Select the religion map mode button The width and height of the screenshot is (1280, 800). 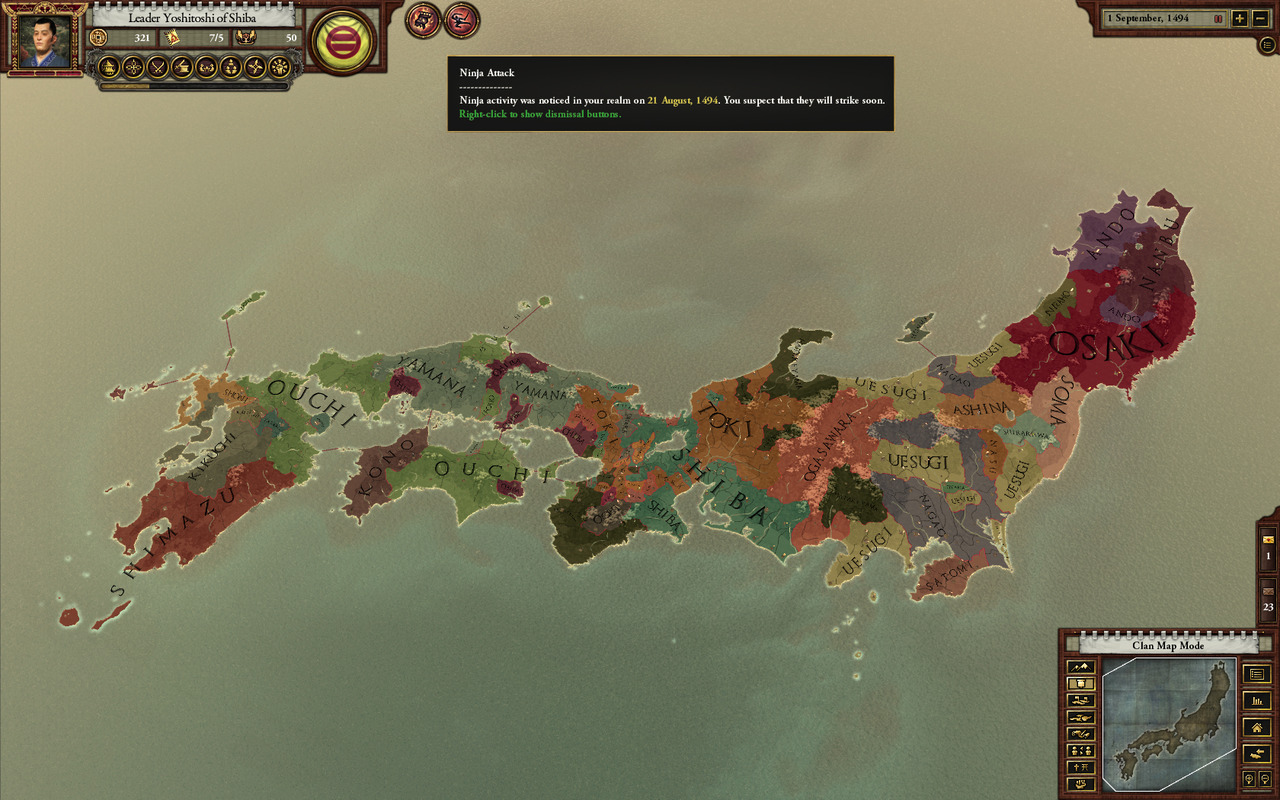click(x=1081, y=767)
